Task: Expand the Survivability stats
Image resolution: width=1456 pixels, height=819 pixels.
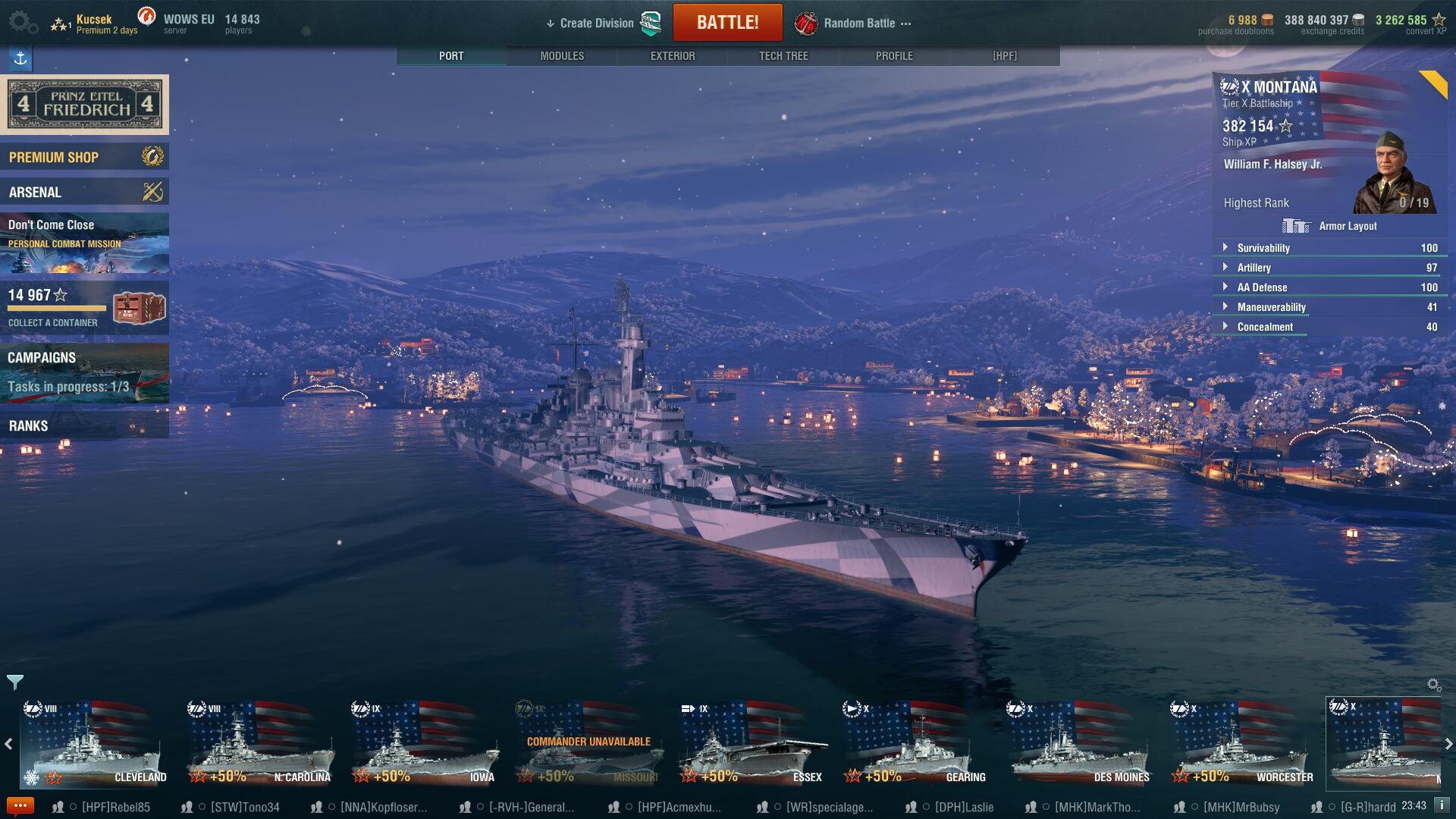Action: pos(1263,248)
